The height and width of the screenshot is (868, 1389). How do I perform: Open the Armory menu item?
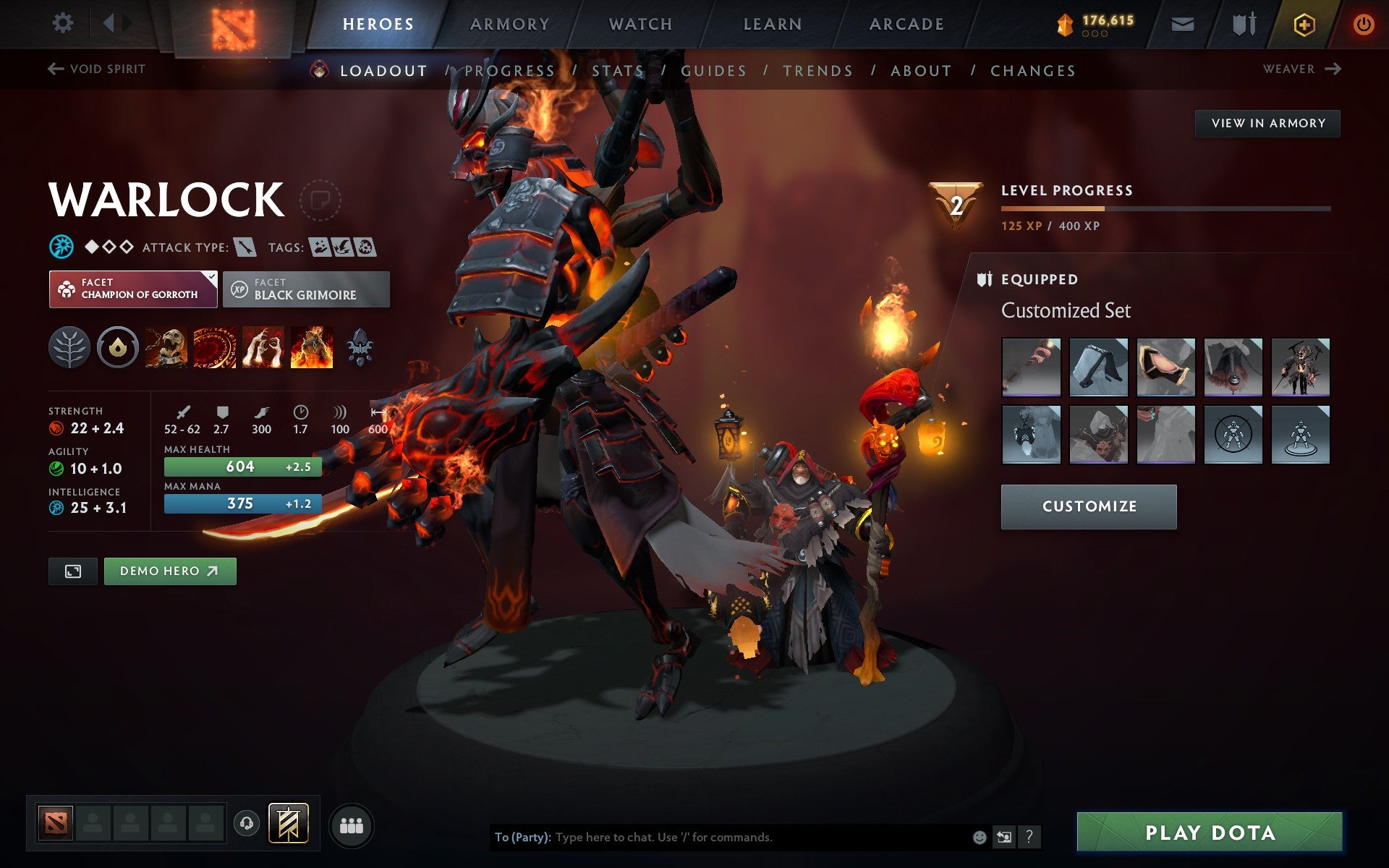click(x=509, y=23)
